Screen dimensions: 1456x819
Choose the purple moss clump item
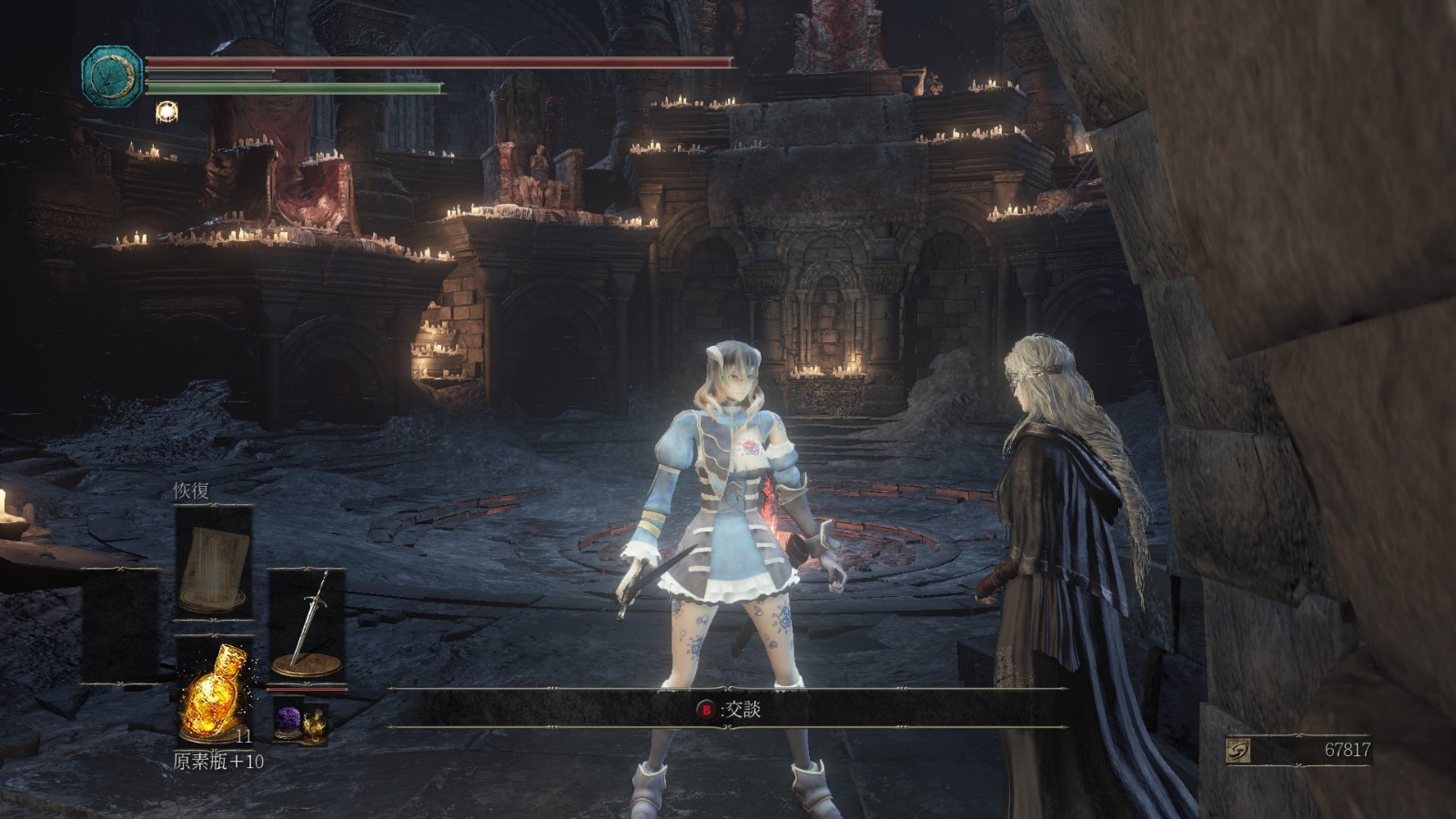pyautogui.click(x=289, y=721)
